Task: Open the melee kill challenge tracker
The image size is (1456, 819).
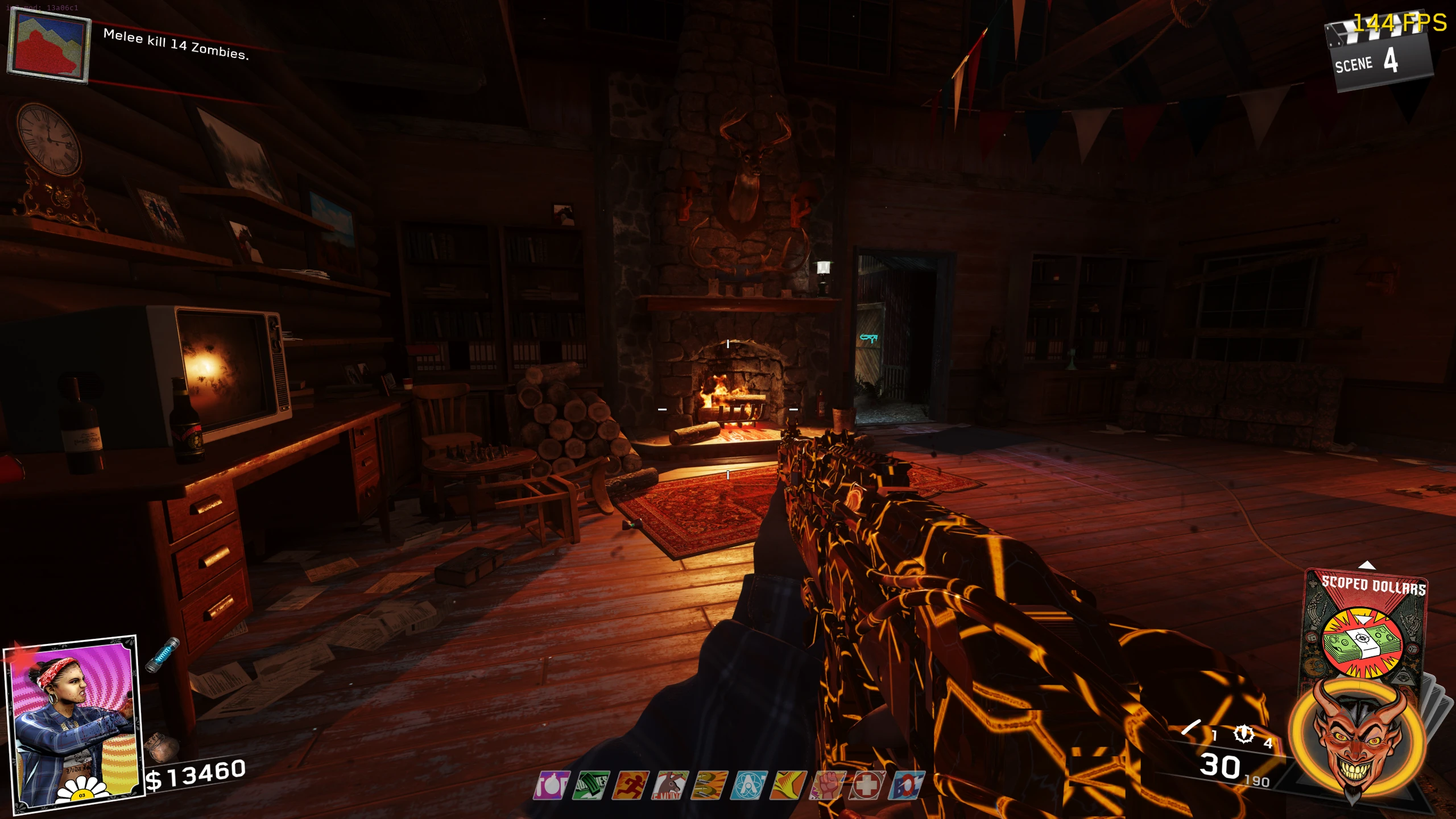Action: click(x=176, y=44)
